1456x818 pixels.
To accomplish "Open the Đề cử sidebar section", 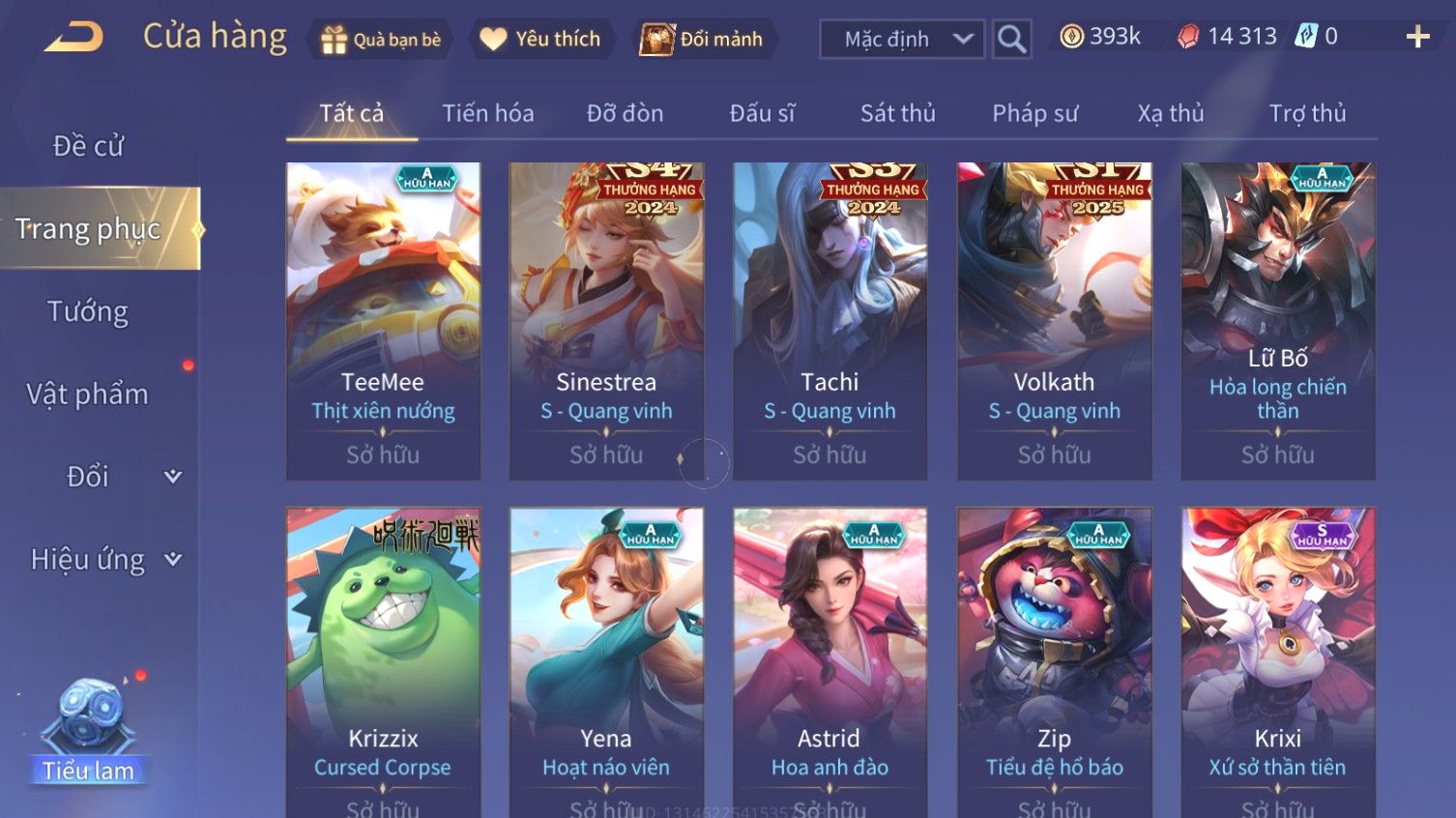I will [88, 146].
